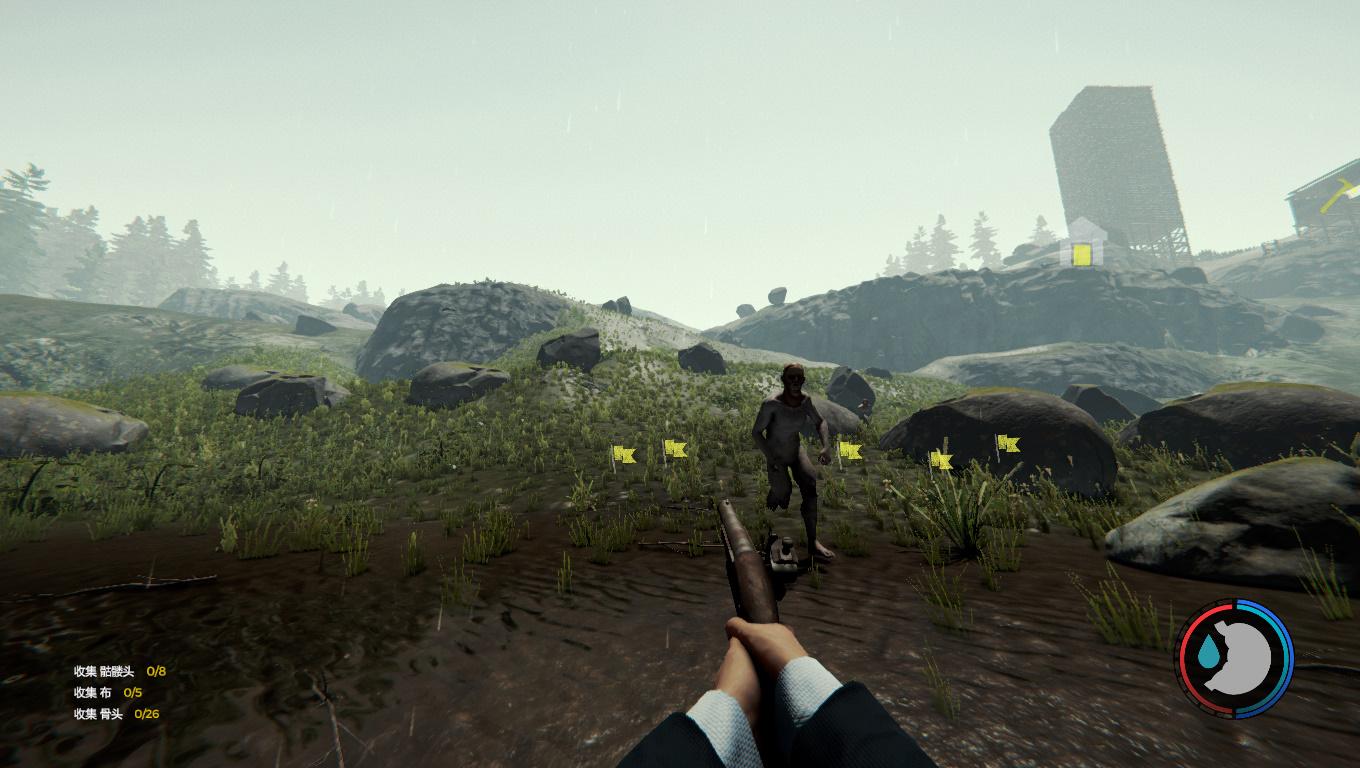The height and width of the screenshot is (768, 1360).
Task: Click the yellow home shelter marker
Action: coord(1081,247)
